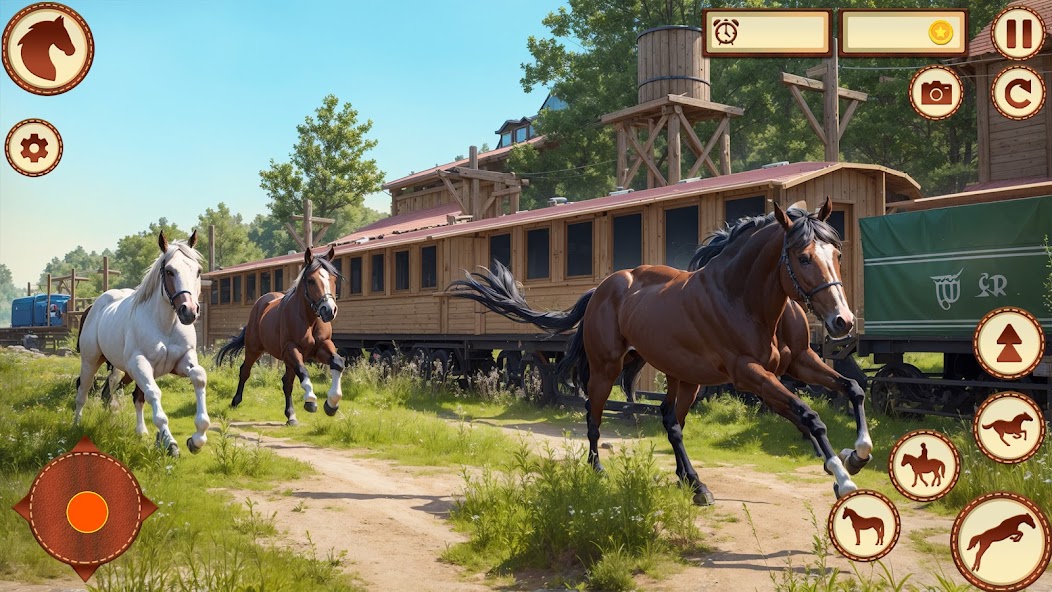This screenshot has height=592, width=1052.
Task: Switch view with the camera button
Action: (x=936, y=93)
